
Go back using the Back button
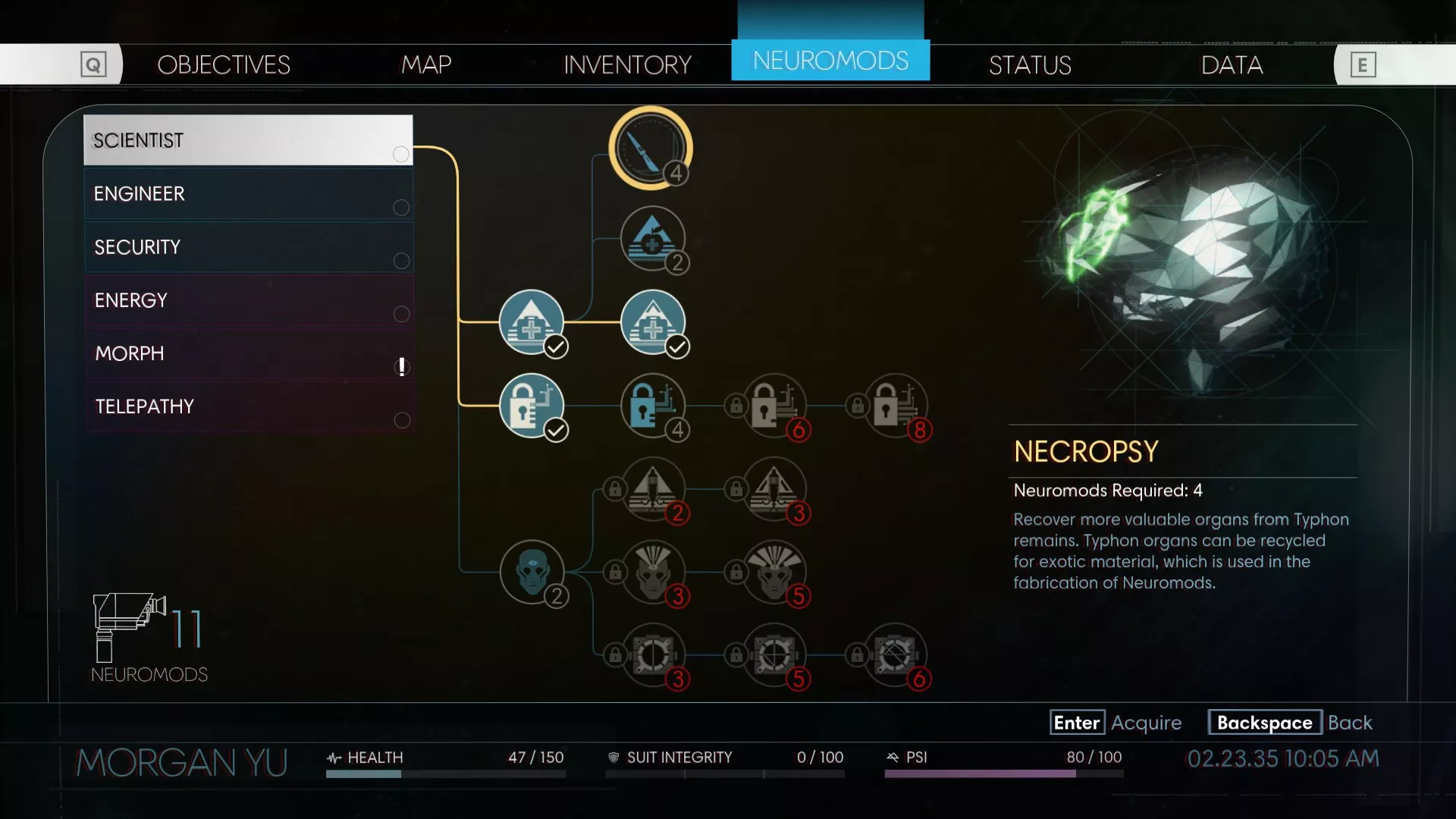tap(1290, 723)
